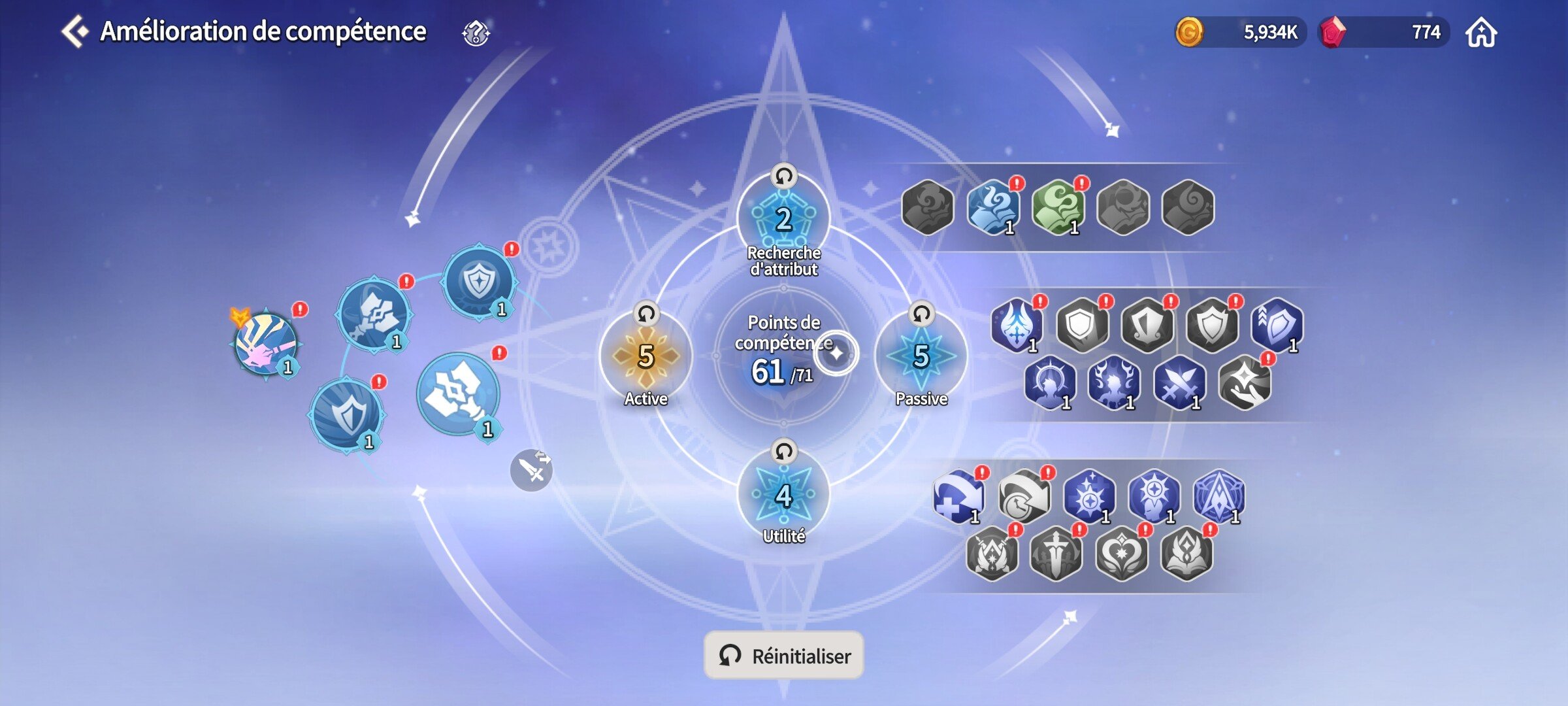This screenshot has height=706, width=1568.
Task: Open the help question mark next to the title
Action: pyautogui.click(x=474, y=33)
